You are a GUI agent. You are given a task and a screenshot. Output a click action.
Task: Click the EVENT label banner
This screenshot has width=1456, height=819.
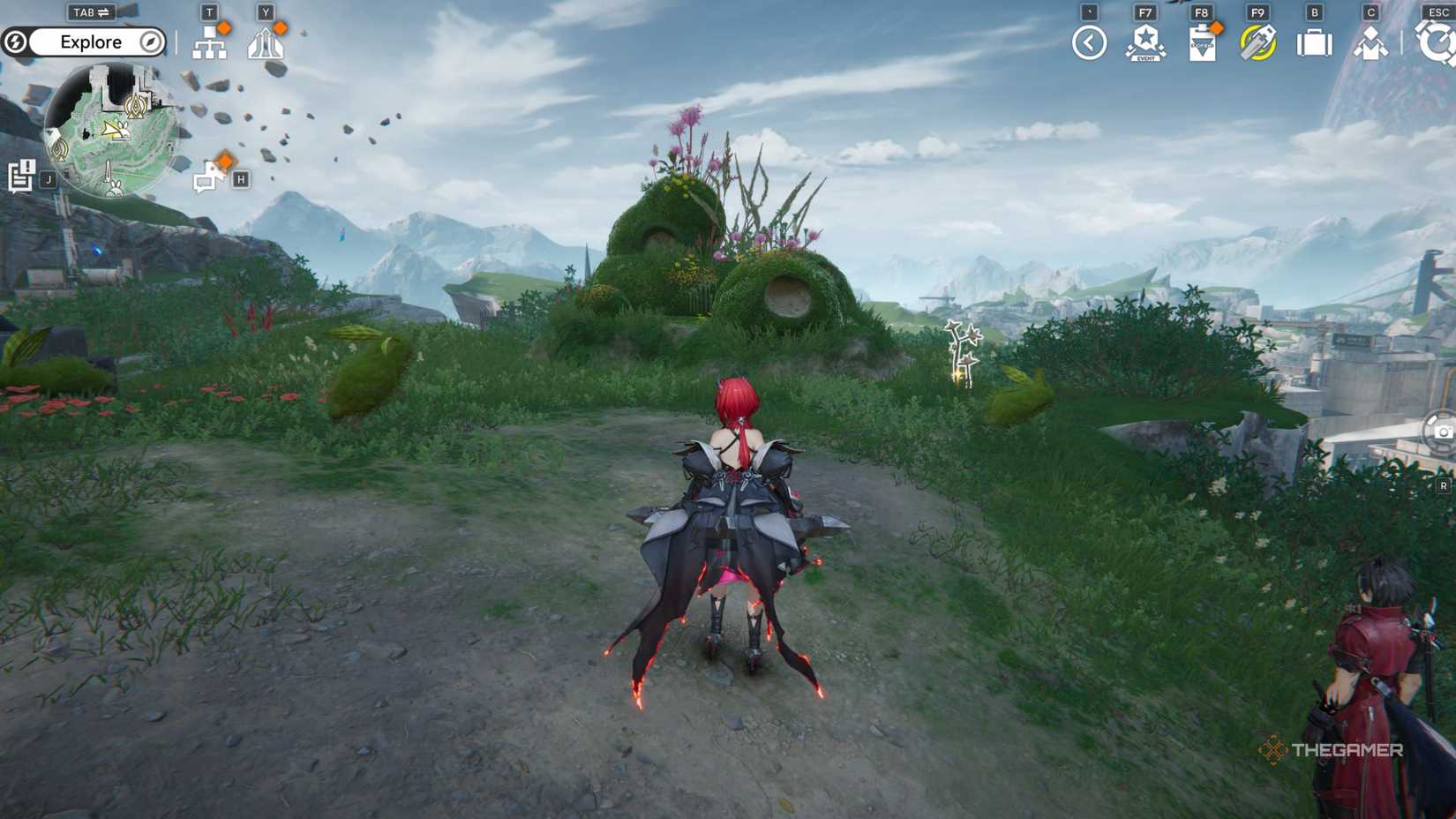pos(1144,57)
